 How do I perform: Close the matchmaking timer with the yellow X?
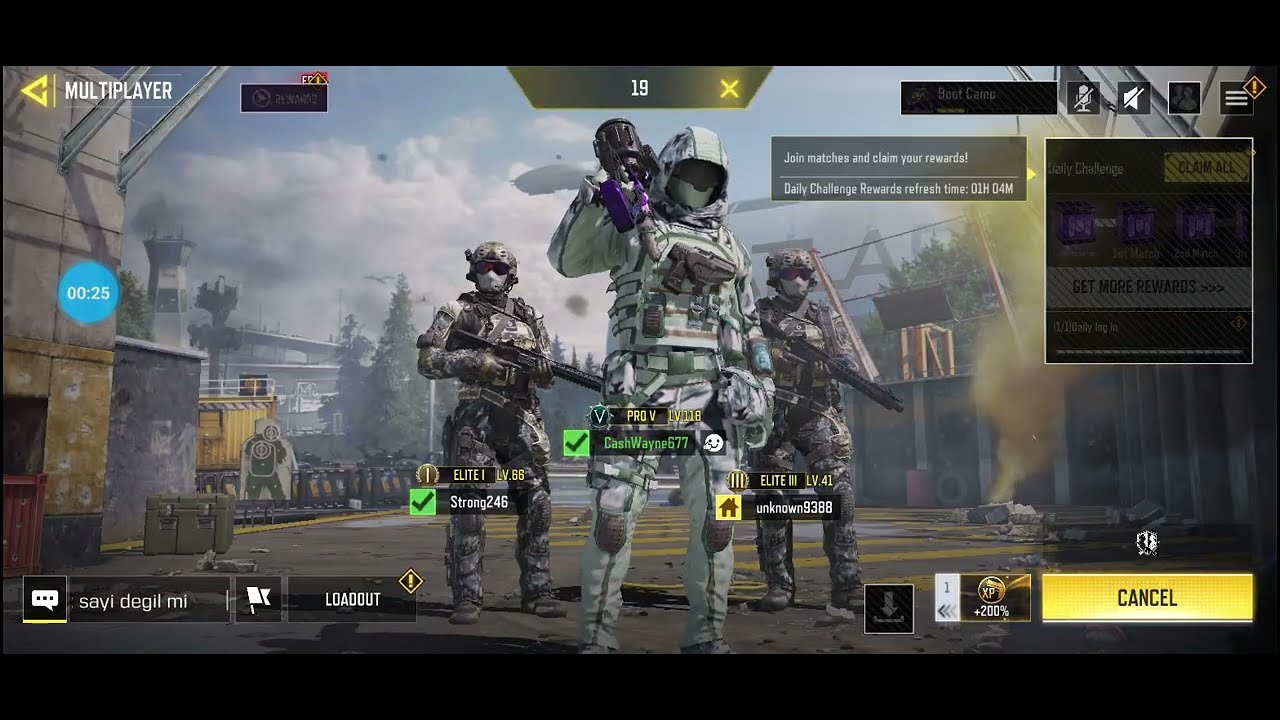[730, 89]
